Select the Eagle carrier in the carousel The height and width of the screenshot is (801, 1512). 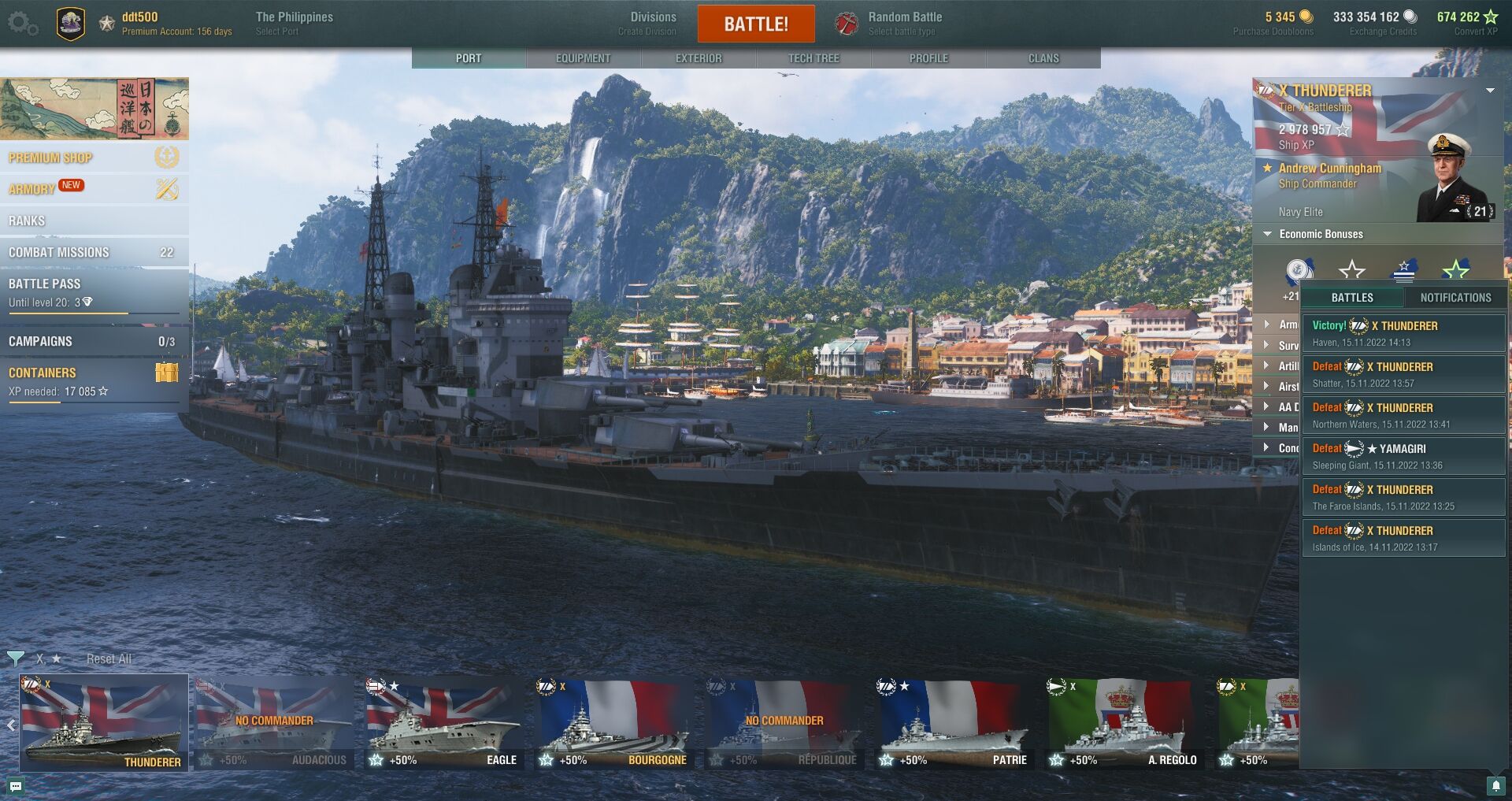click(x=443, y=725)
